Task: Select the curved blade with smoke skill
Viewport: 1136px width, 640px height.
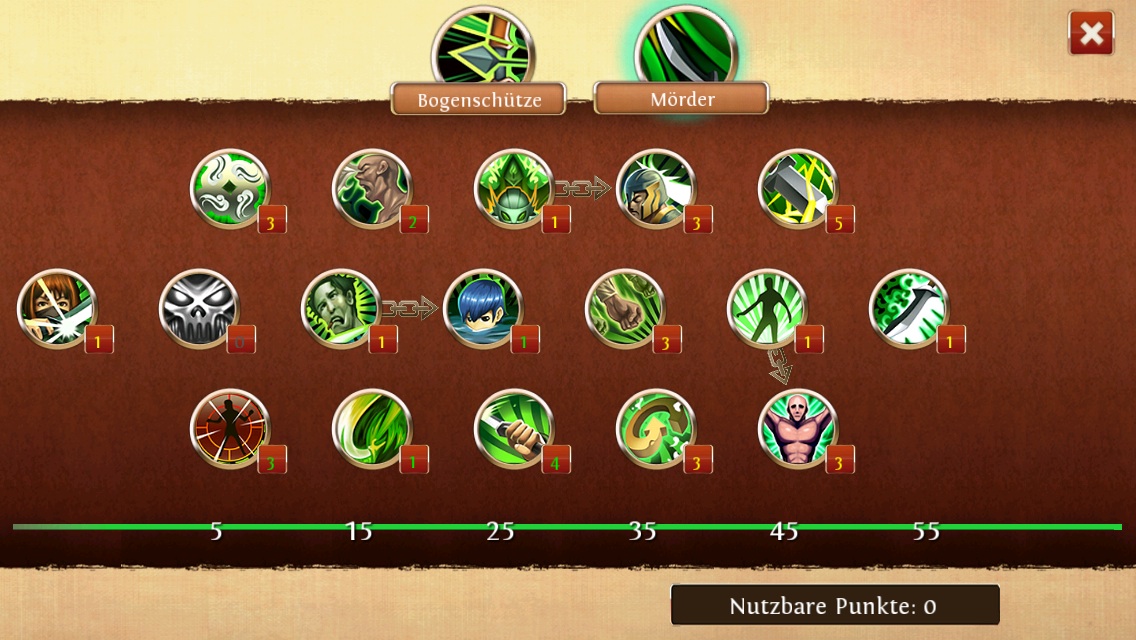Action: 909,308
